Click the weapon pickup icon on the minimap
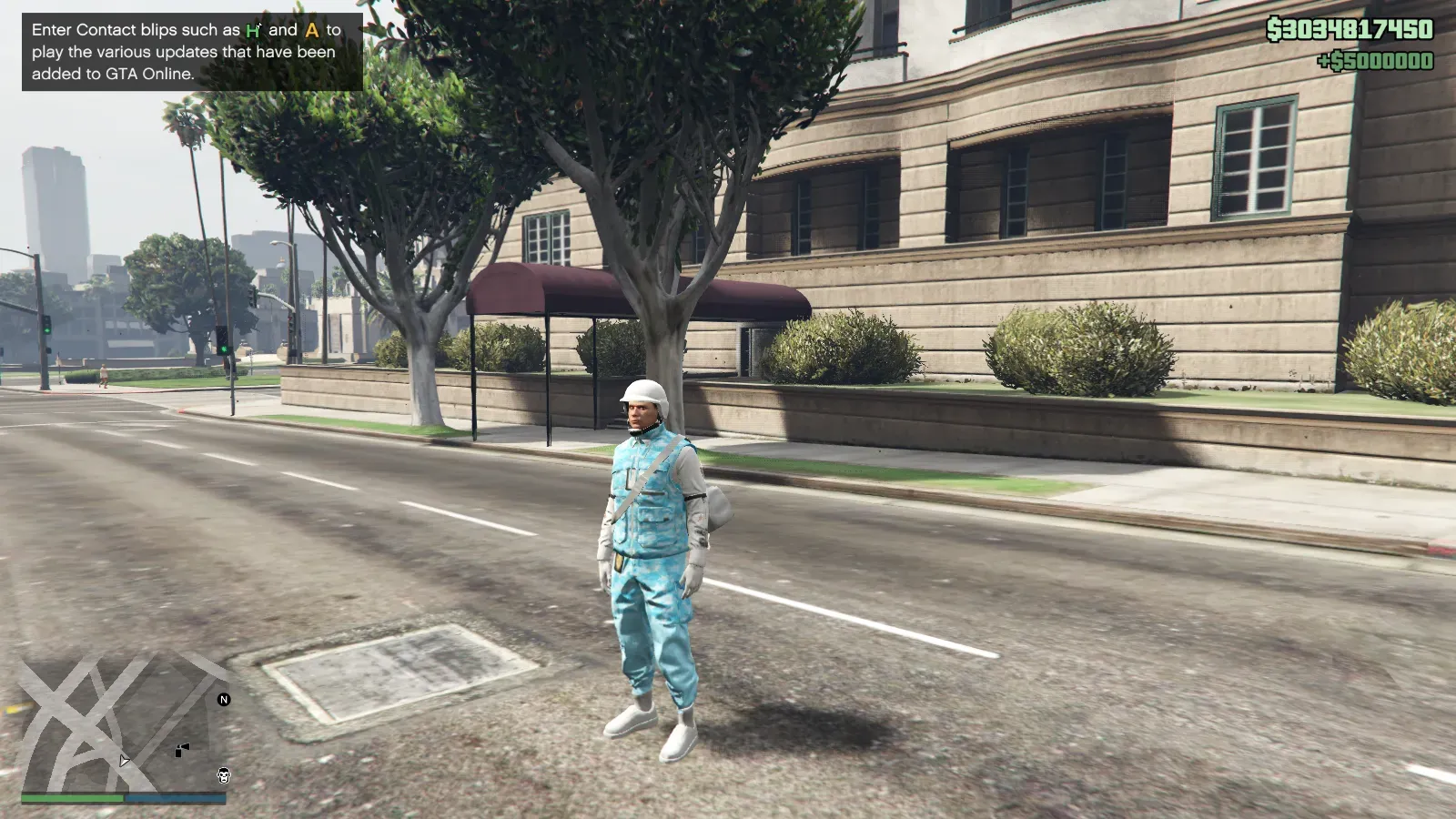Screen dimensions: 1456x819 (x=182, y=749)
